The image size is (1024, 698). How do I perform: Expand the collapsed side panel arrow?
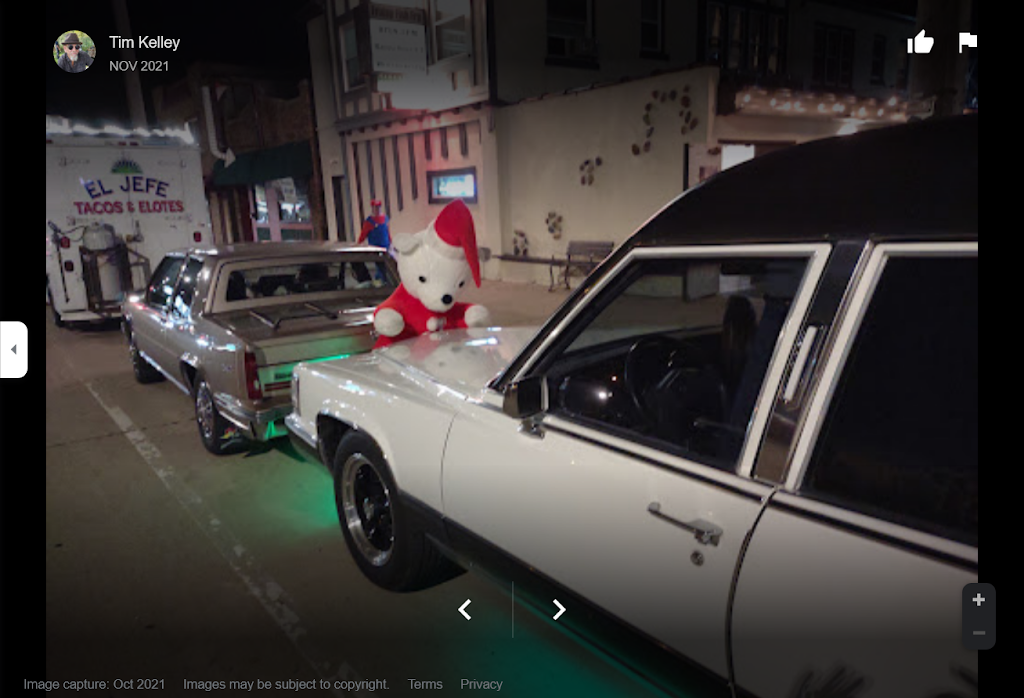[x=13, y=349]
